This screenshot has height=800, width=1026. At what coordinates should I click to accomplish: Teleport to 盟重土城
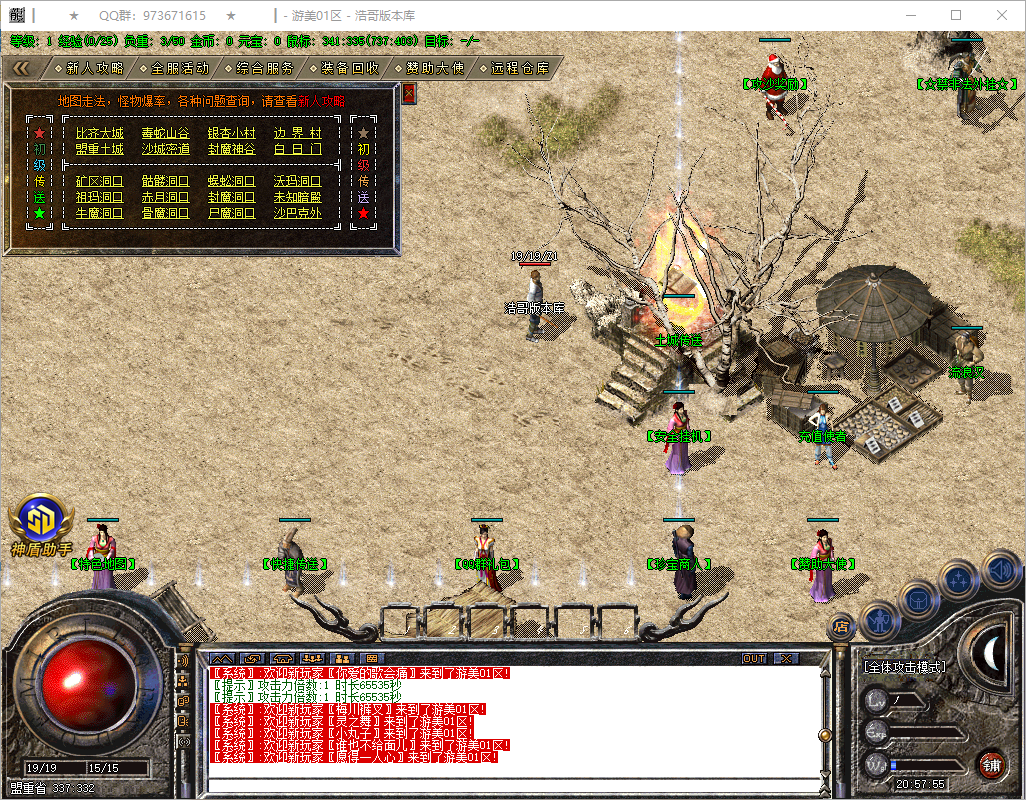pos(100,149)
